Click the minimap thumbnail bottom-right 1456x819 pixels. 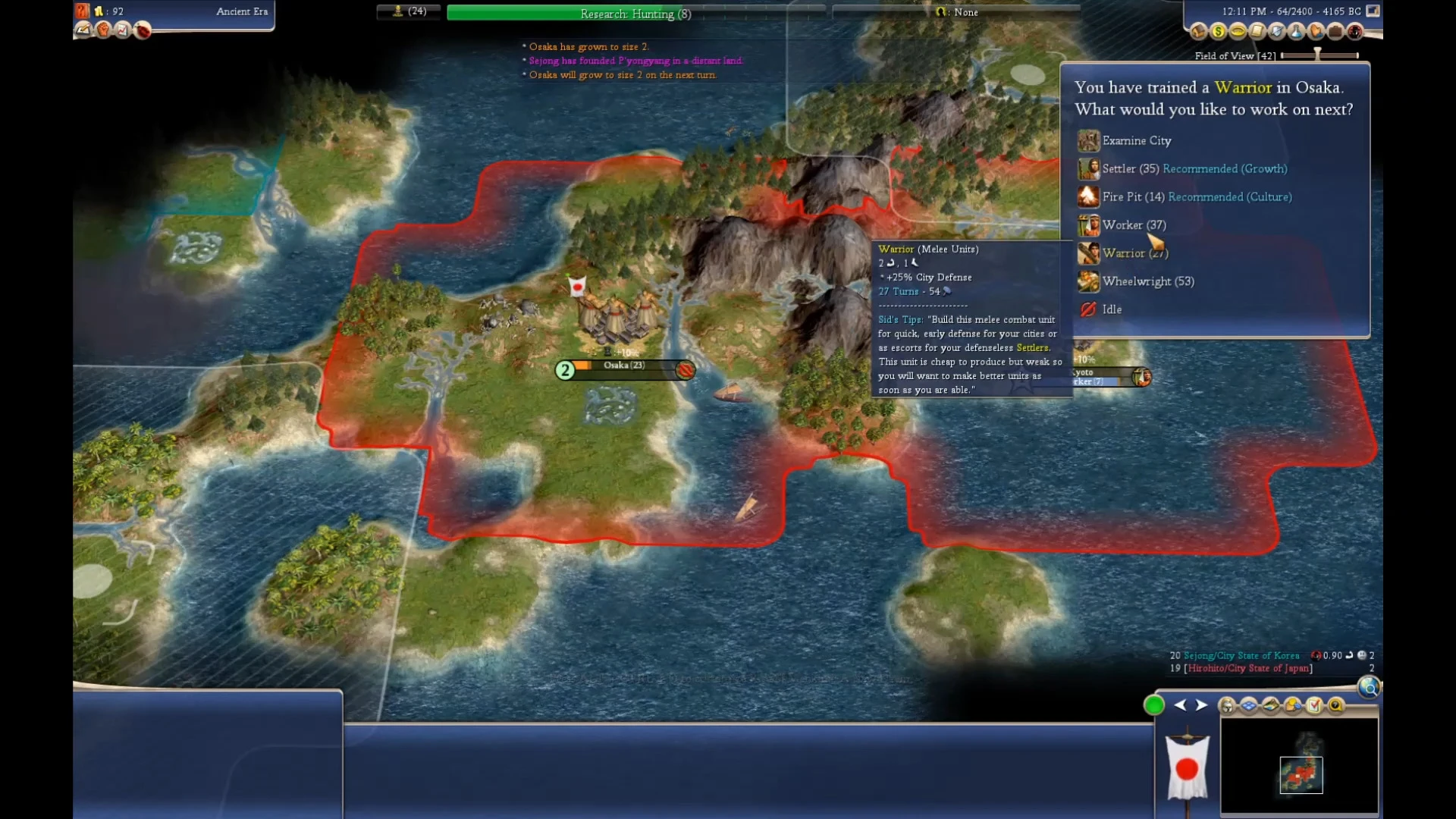1301,773
